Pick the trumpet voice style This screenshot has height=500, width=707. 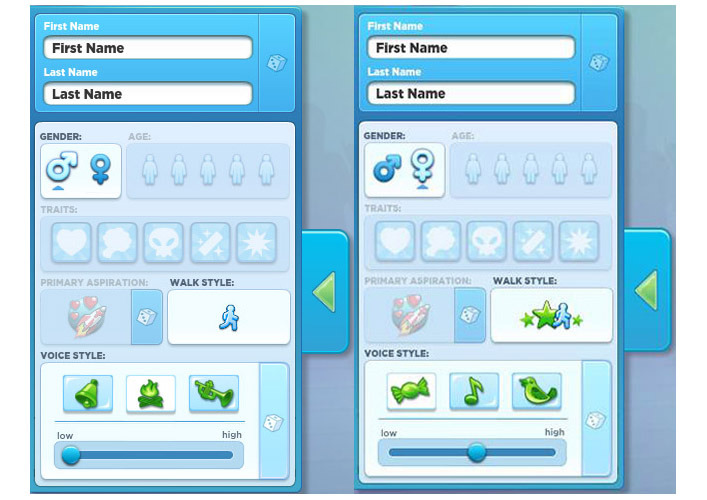coord(214,393)
